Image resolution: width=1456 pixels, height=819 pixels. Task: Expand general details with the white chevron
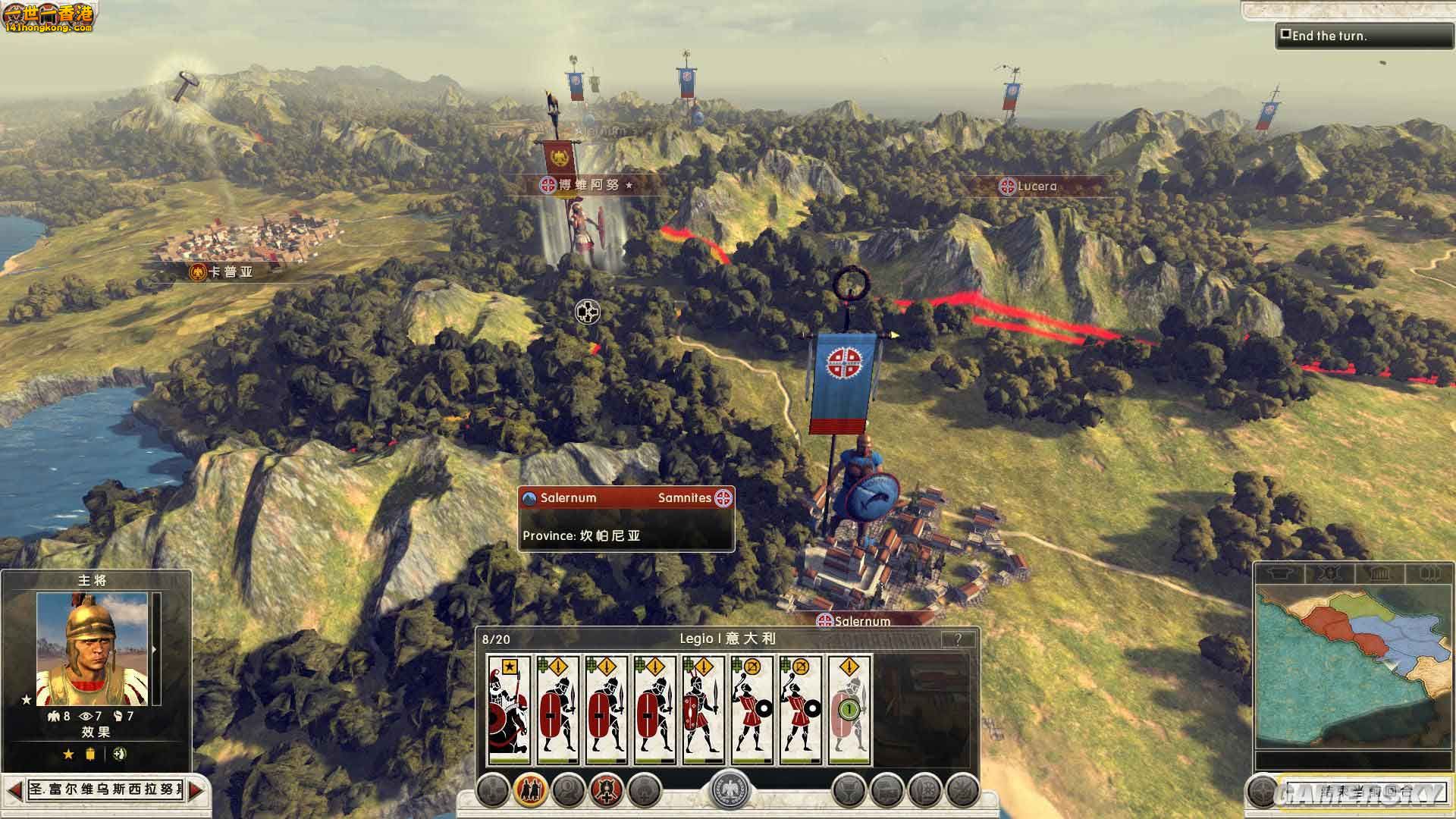(155, 649)
